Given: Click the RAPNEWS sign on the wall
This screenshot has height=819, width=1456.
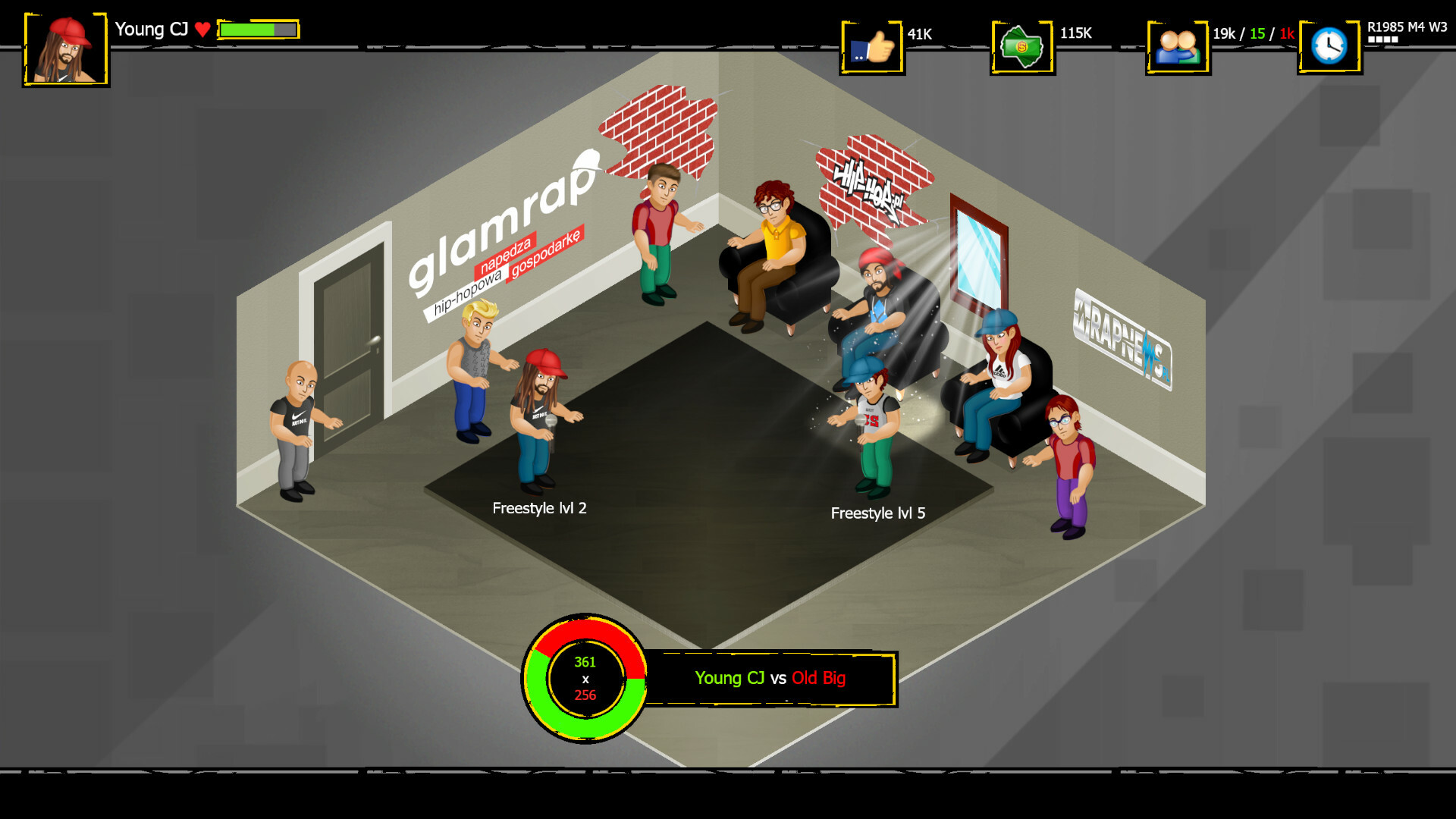Looking at the screenshot, I should [1121, 341].
